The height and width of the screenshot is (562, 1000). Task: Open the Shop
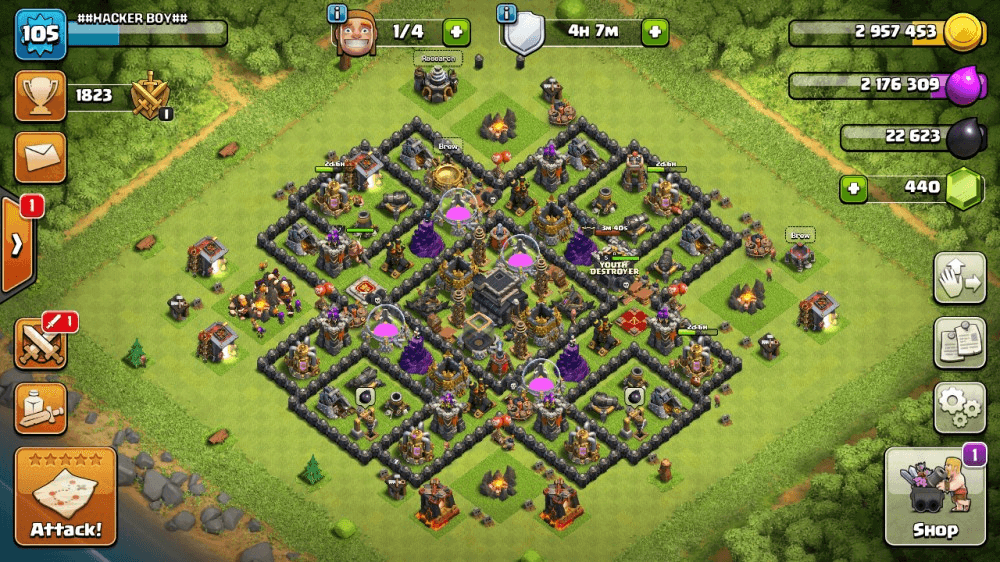935,497
